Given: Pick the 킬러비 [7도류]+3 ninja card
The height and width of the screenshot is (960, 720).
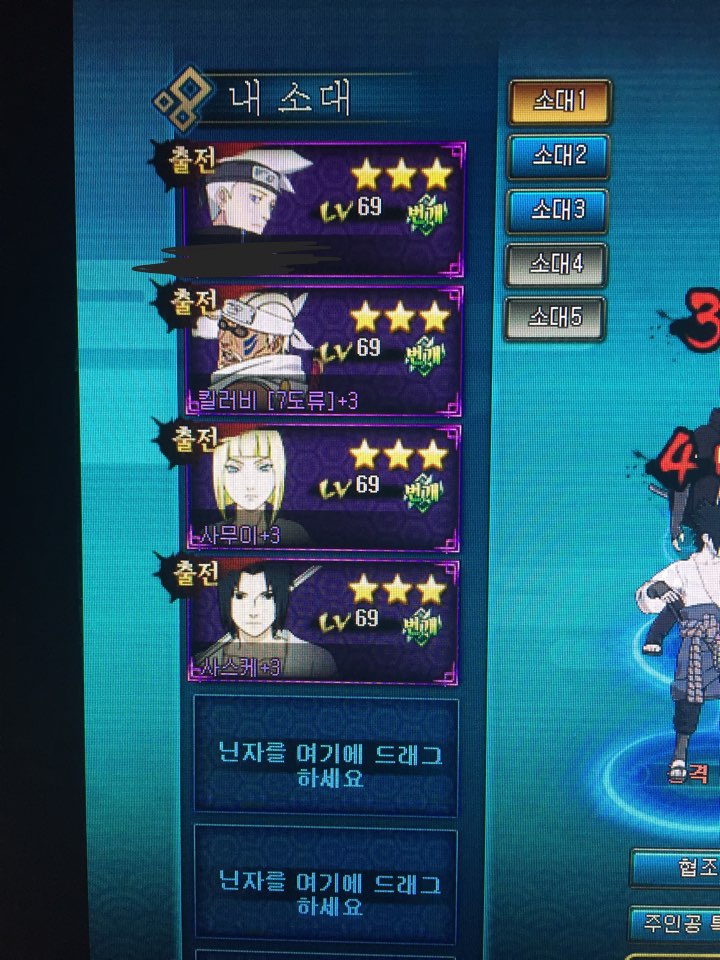Looking at the screenshot, I should pos(324,350).
